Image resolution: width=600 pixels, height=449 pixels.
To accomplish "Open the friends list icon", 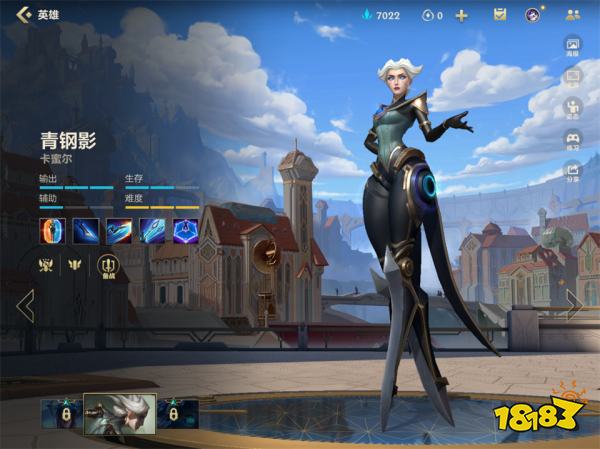I will tap(572, 15).
